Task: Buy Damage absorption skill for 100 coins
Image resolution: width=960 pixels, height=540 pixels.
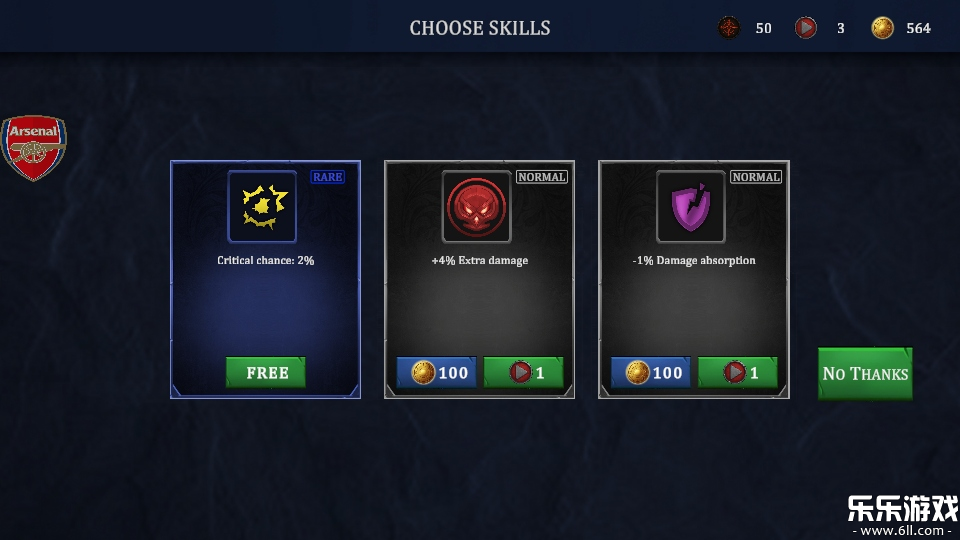Action: click(x=650, y=373)
